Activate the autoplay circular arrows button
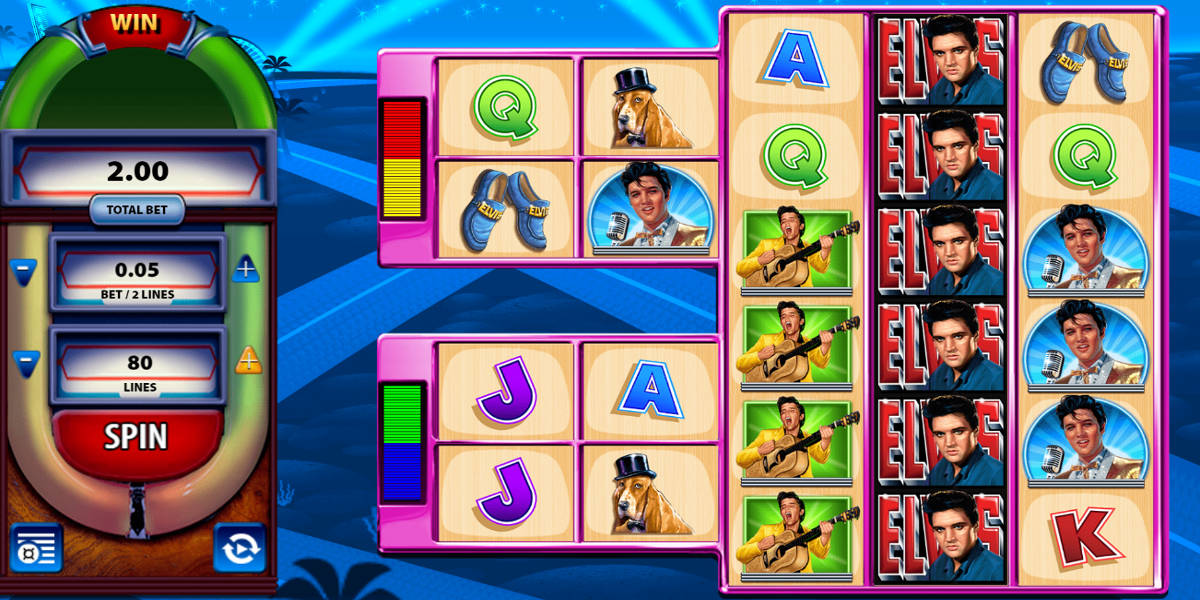Screen dimensions: 1200x600 point(240,547)
